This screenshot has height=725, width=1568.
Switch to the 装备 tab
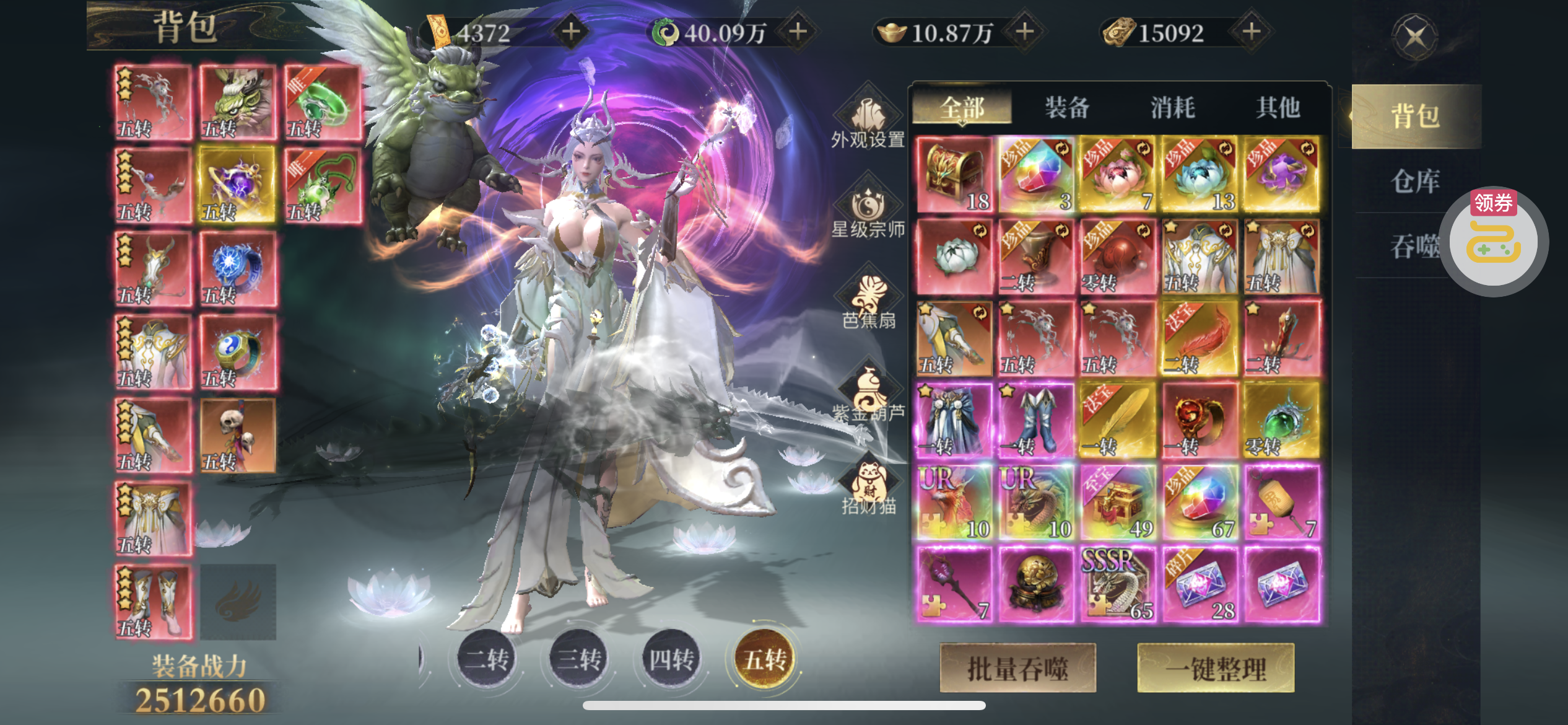coord(1067,108)
